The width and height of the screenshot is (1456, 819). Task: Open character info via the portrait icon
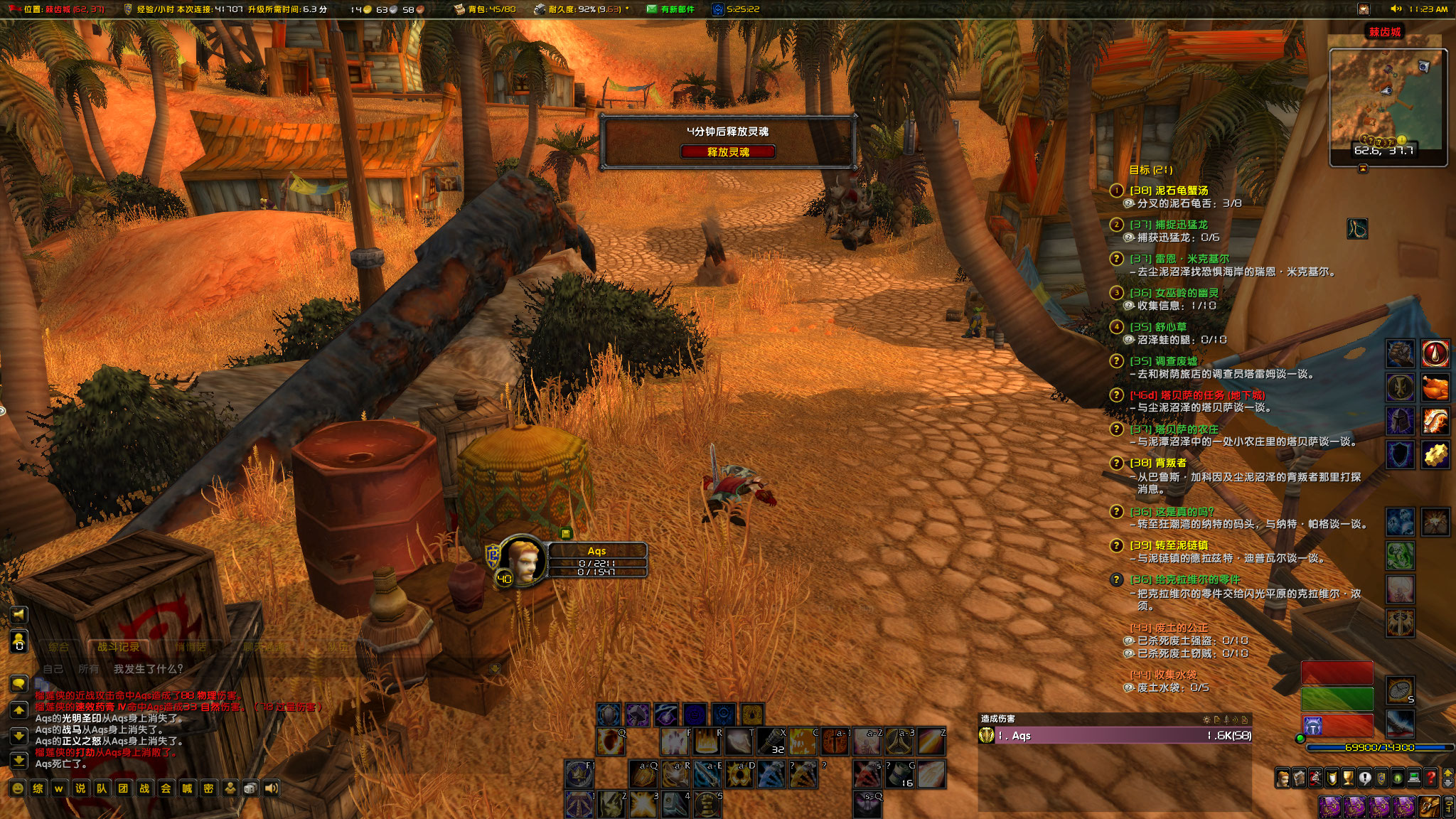[x=1284, y=777]
